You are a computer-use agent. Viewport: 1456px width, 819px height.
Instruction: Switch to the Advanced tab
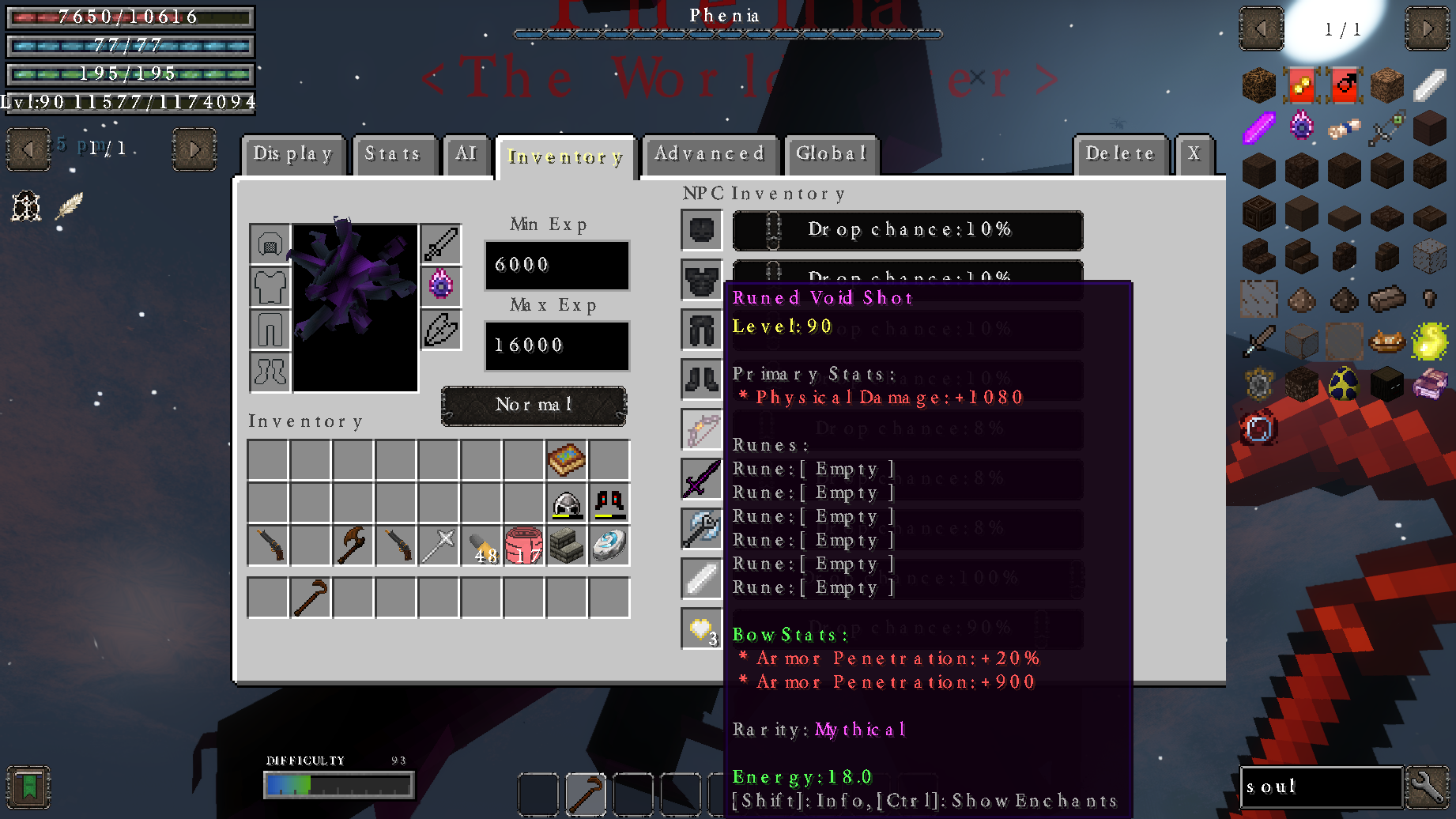coord(709,154)
